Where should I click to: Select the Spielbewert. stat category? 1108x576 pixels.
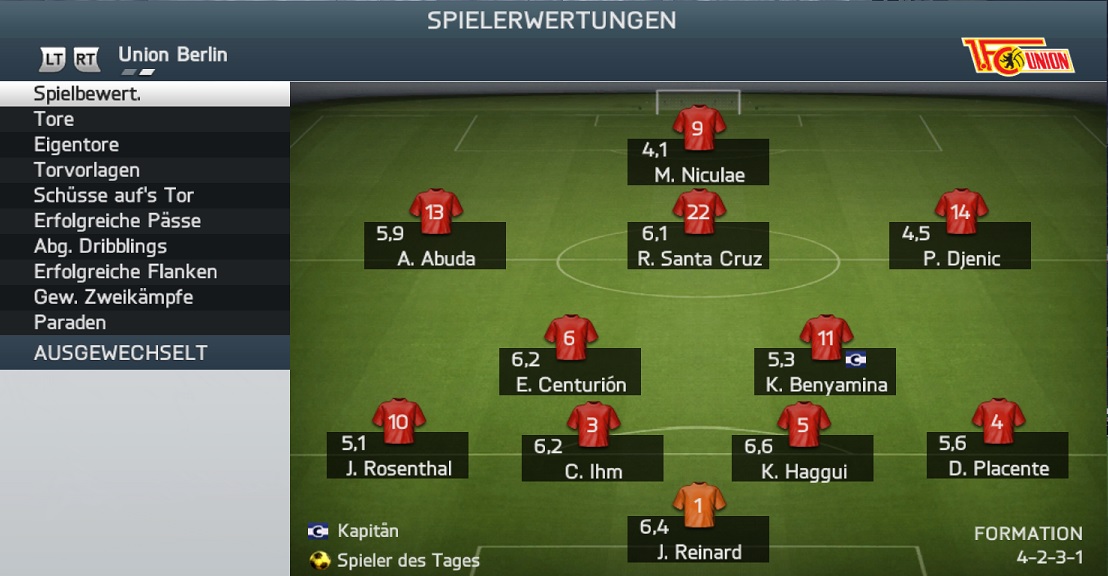(145, 94)
